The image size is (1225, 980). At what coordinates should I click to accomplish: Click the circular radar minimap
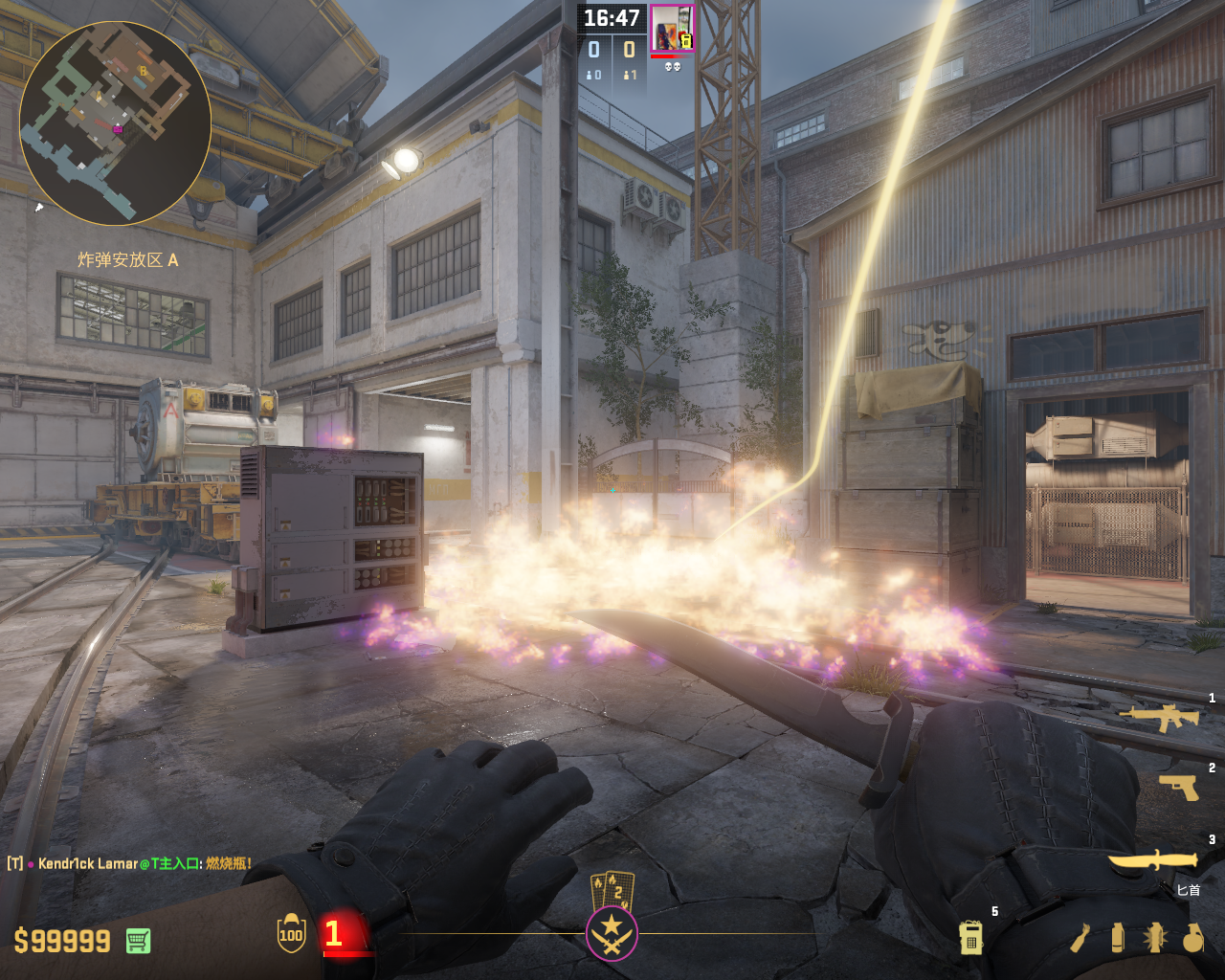(x=115, y=122)
